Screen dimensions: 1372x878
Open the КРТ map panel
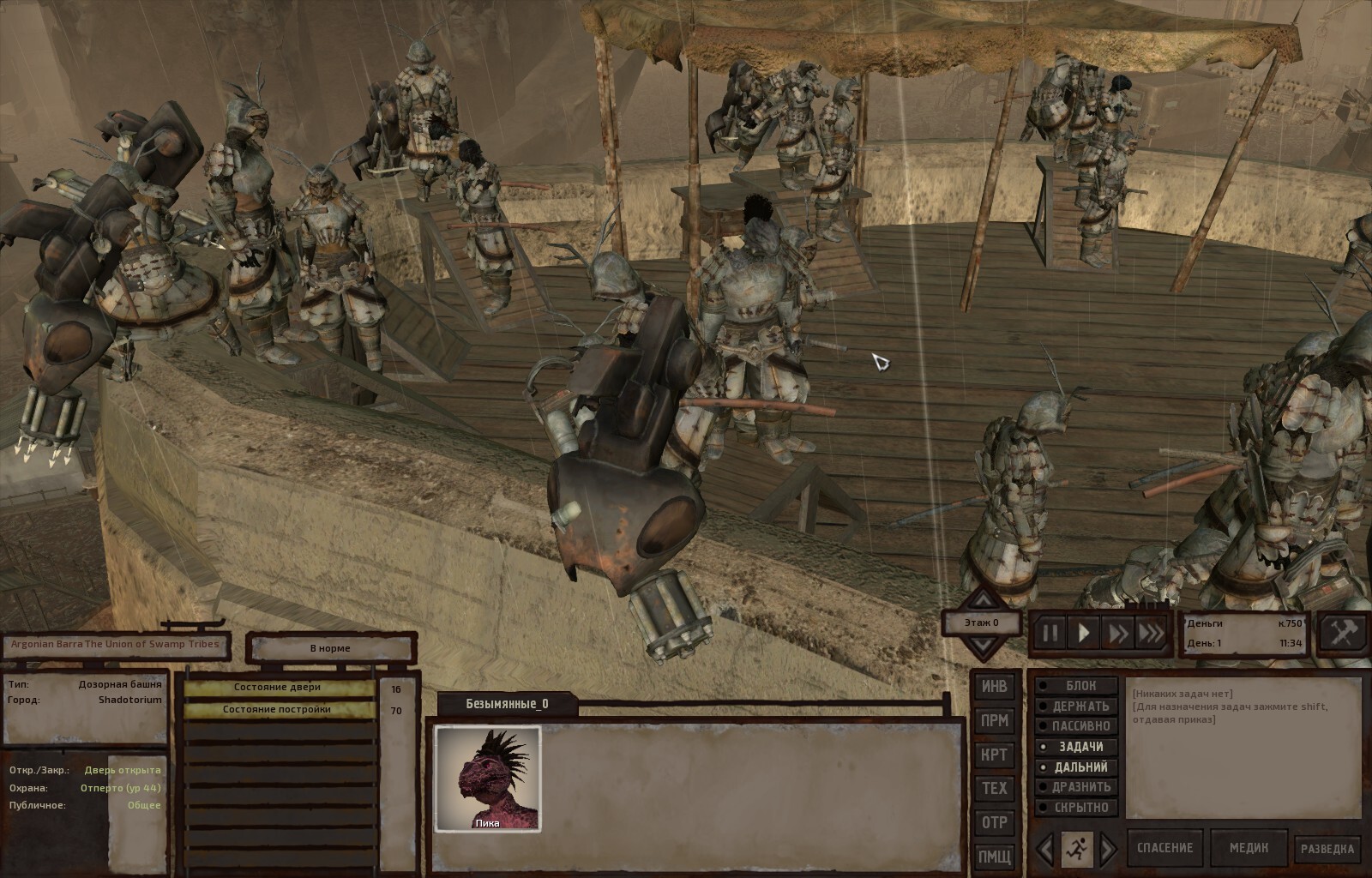pos(994,755)
